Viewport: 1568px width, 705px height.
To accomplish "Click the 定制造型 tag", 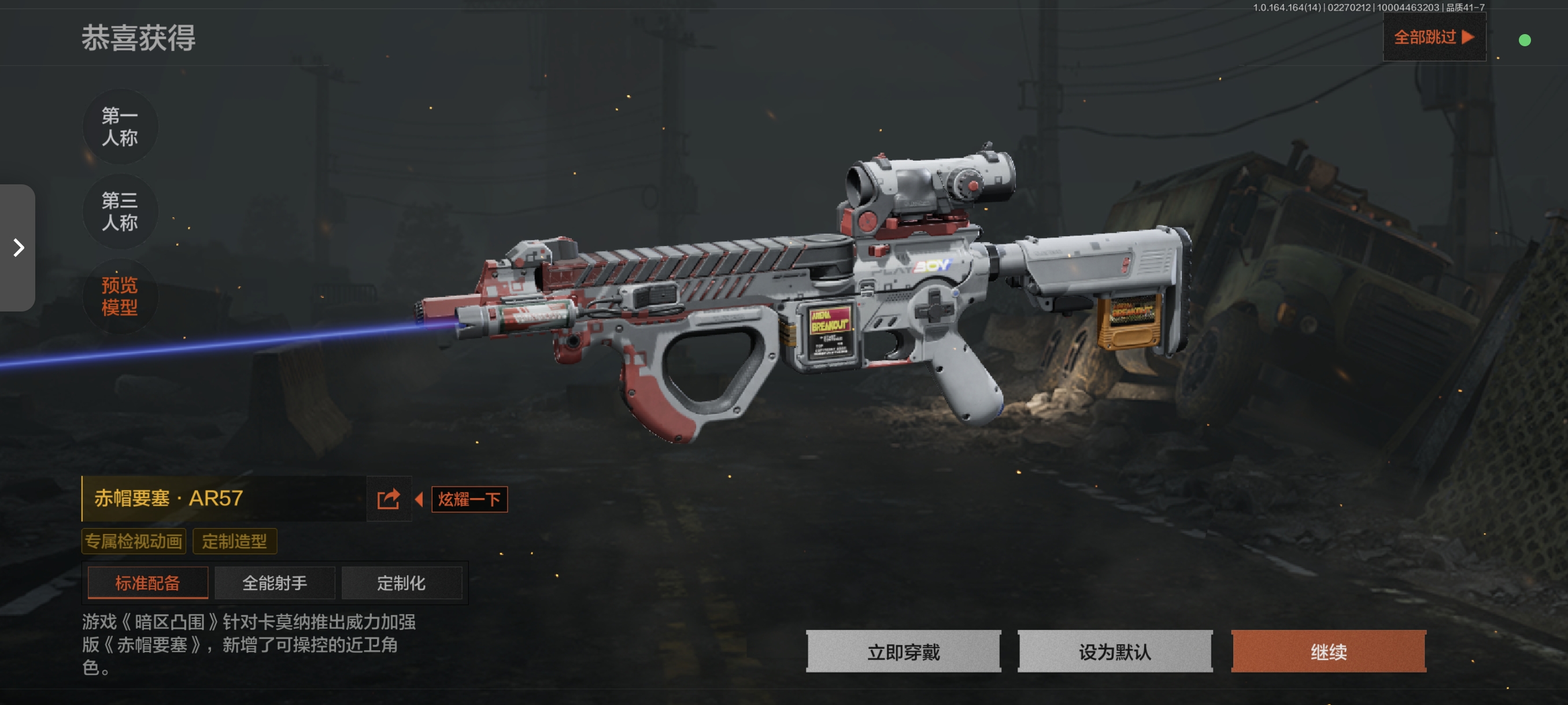I will coord(234,541).
